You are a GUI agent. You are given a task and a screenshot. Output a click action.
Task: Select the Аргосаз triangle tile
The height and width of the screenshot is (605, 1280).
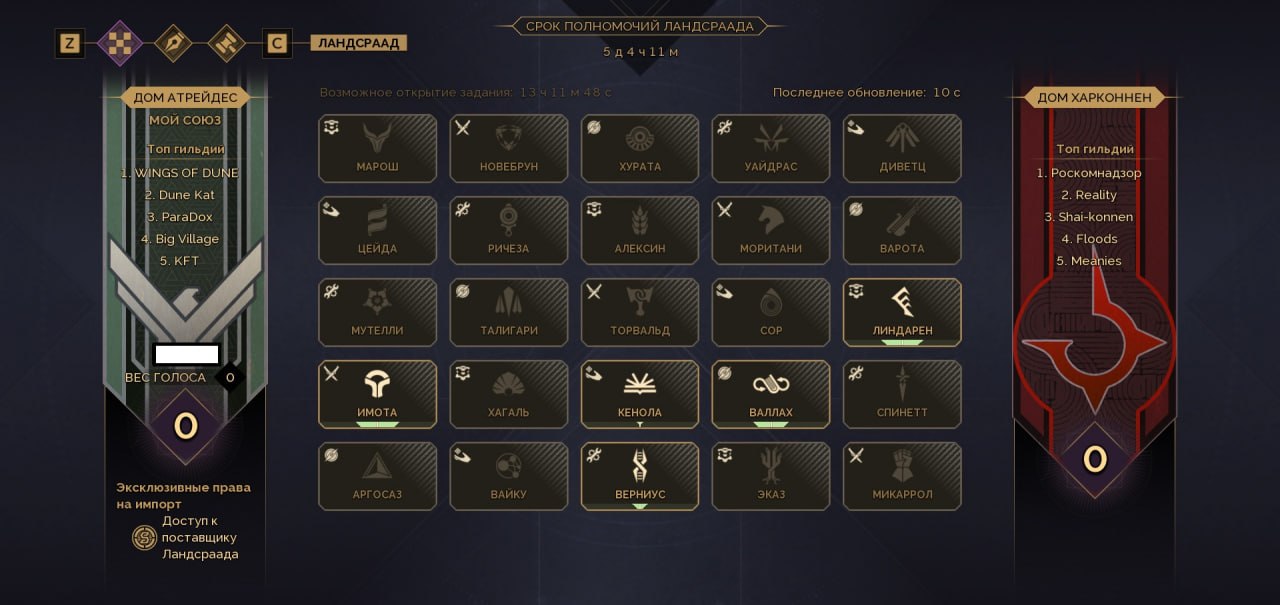(377, 476)
